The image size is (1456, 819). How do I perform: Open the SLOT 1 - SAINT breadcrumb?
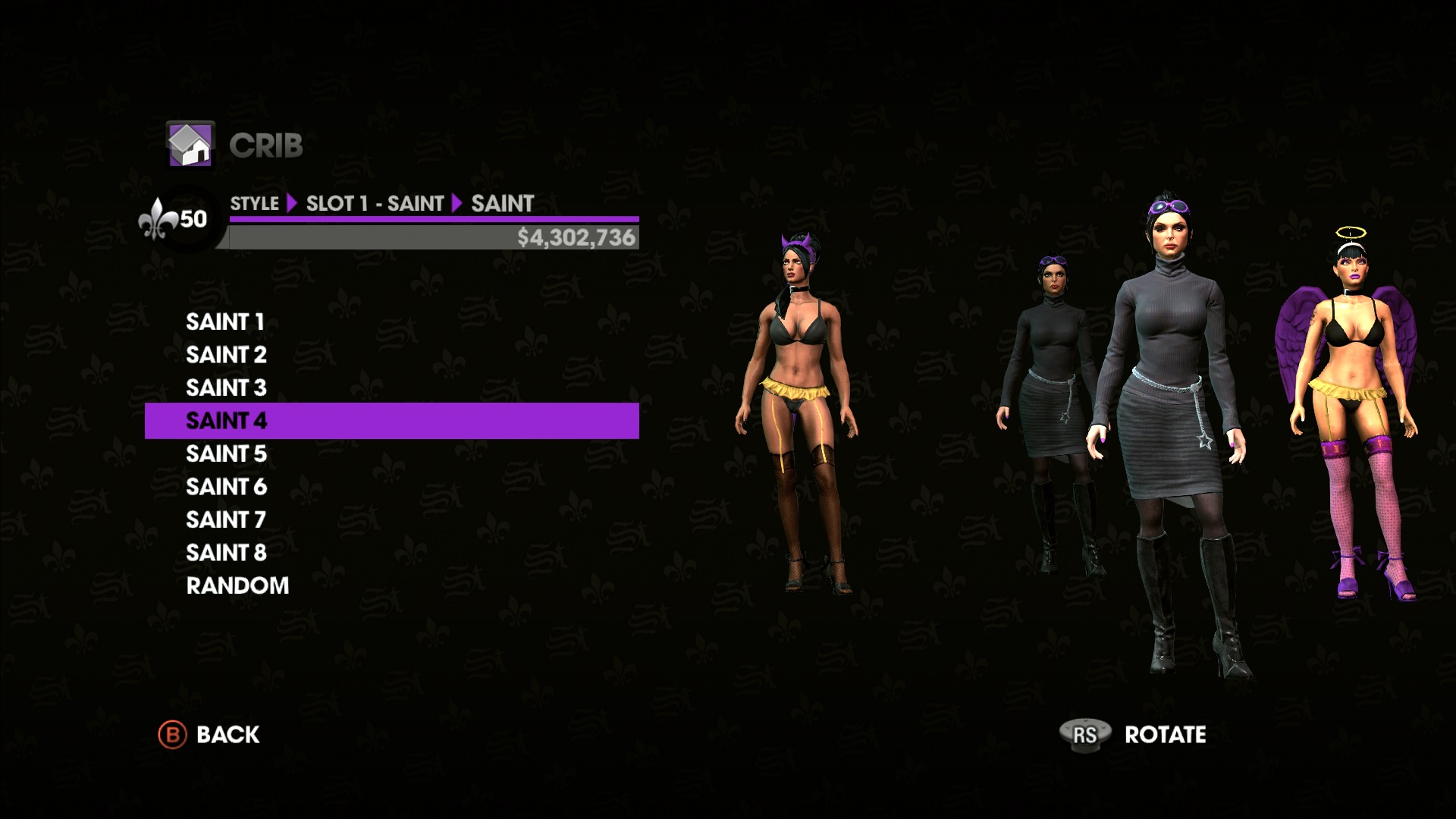point(375,203)
